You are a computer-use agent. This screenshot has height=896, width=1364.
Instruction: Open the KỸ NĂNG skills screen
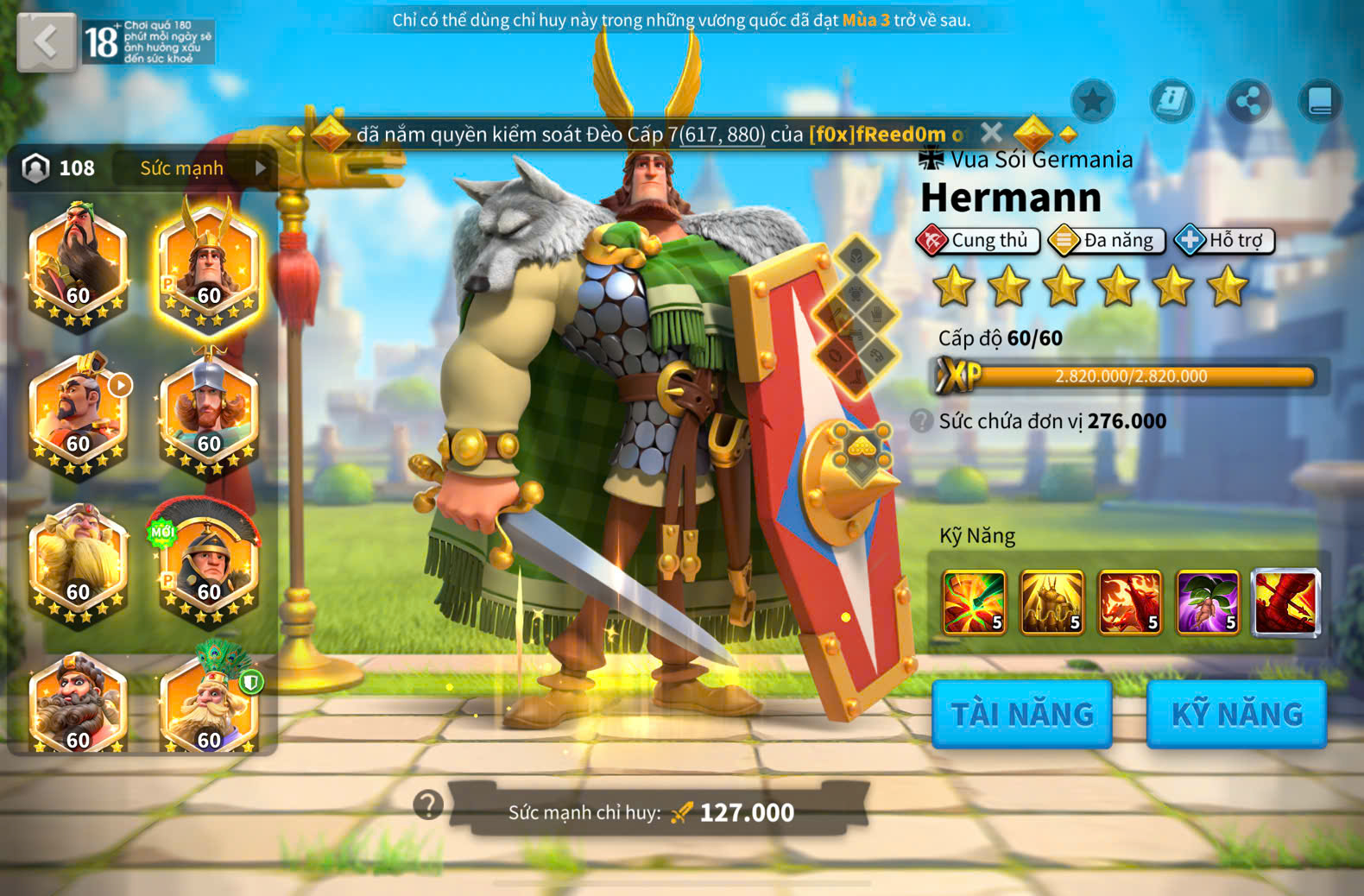[1236, 714]
